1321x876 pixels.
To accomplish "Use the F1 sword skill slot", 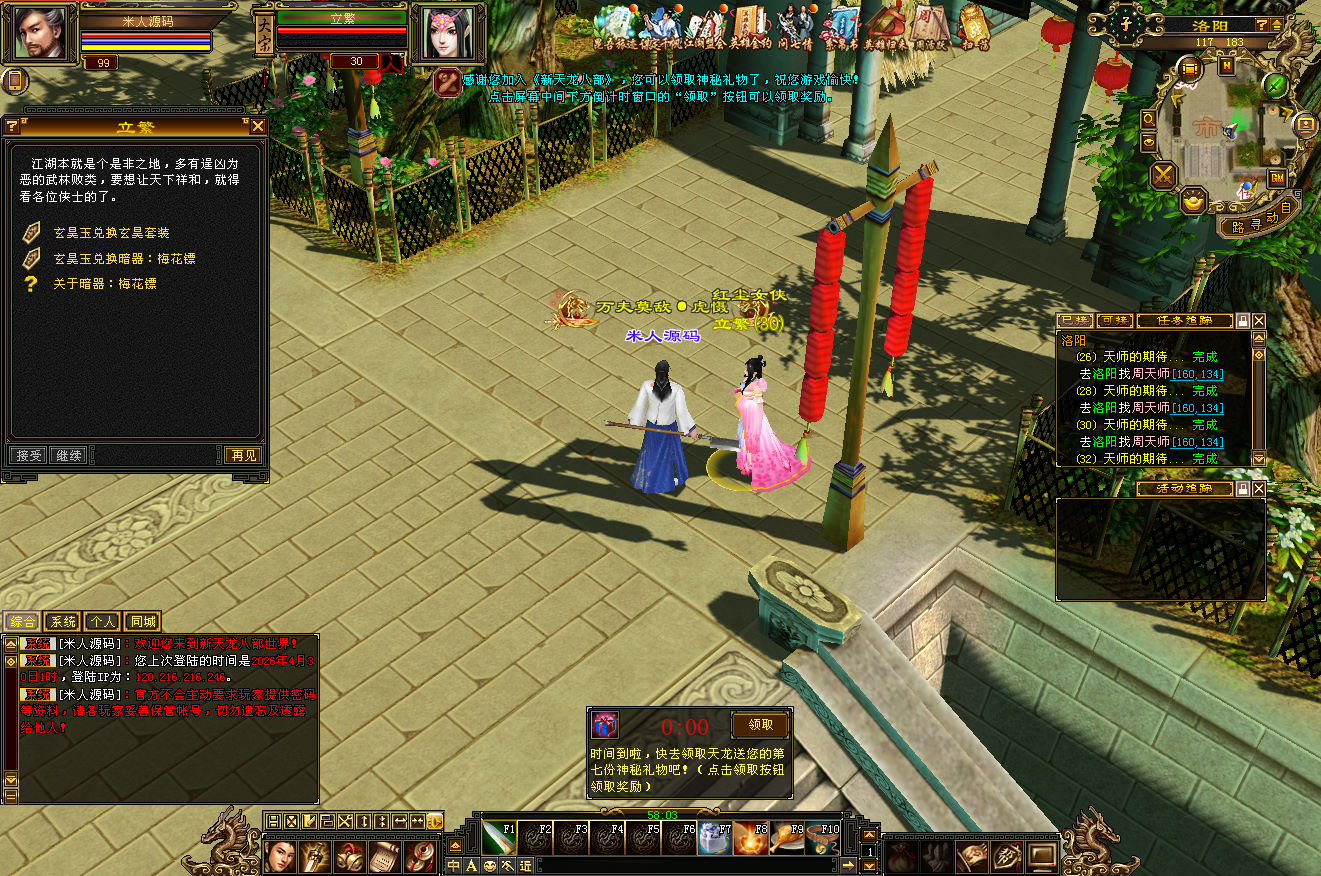I will point(499,838).
